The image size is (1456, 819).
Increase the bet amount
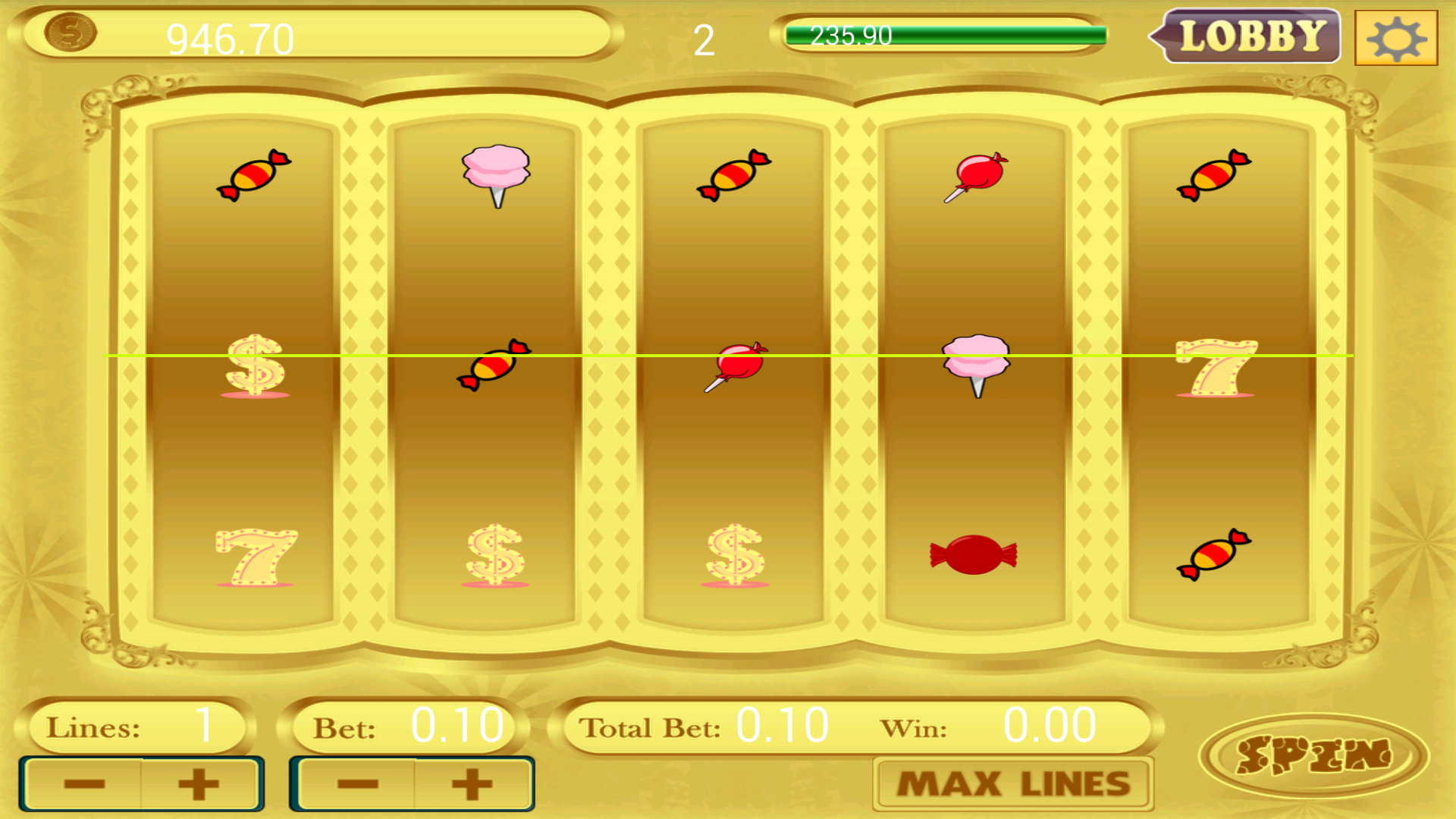point(469,783)
